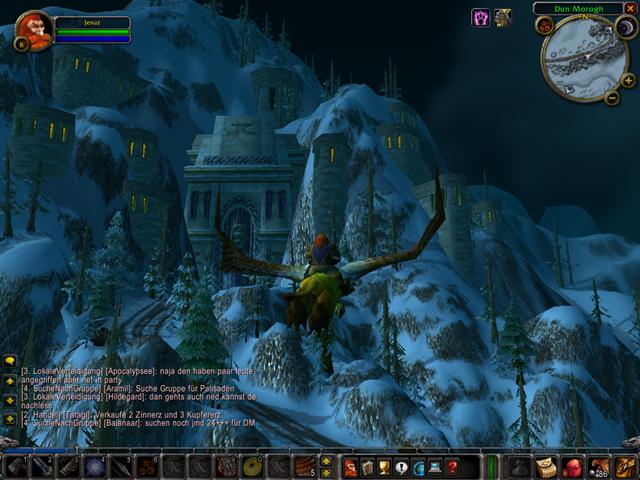The image size is (640, 480).
Task: Open the red bag slot
Action: coord(572,467)
